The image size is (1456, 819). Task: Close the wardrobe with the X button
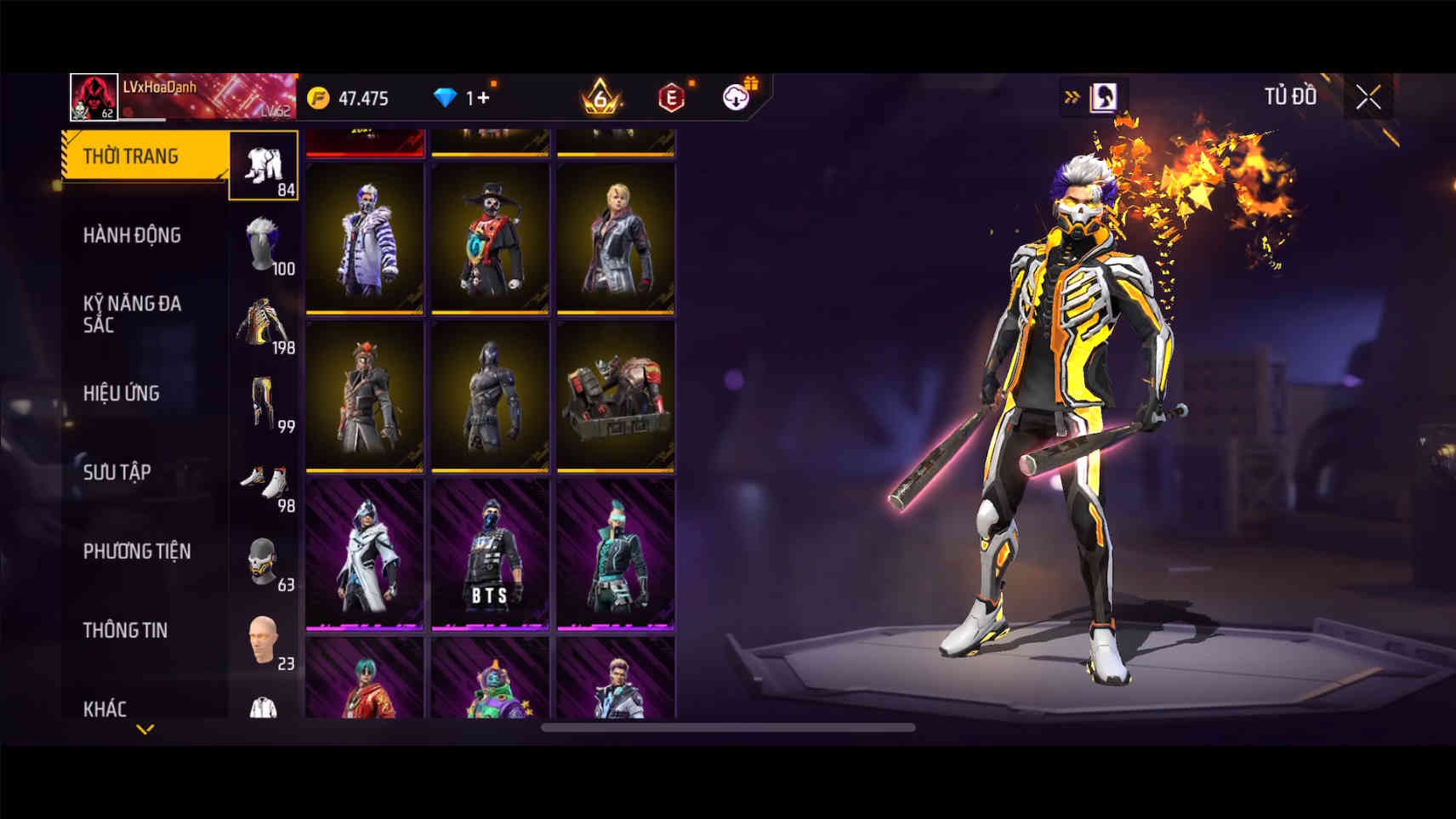pos(1368,98)
